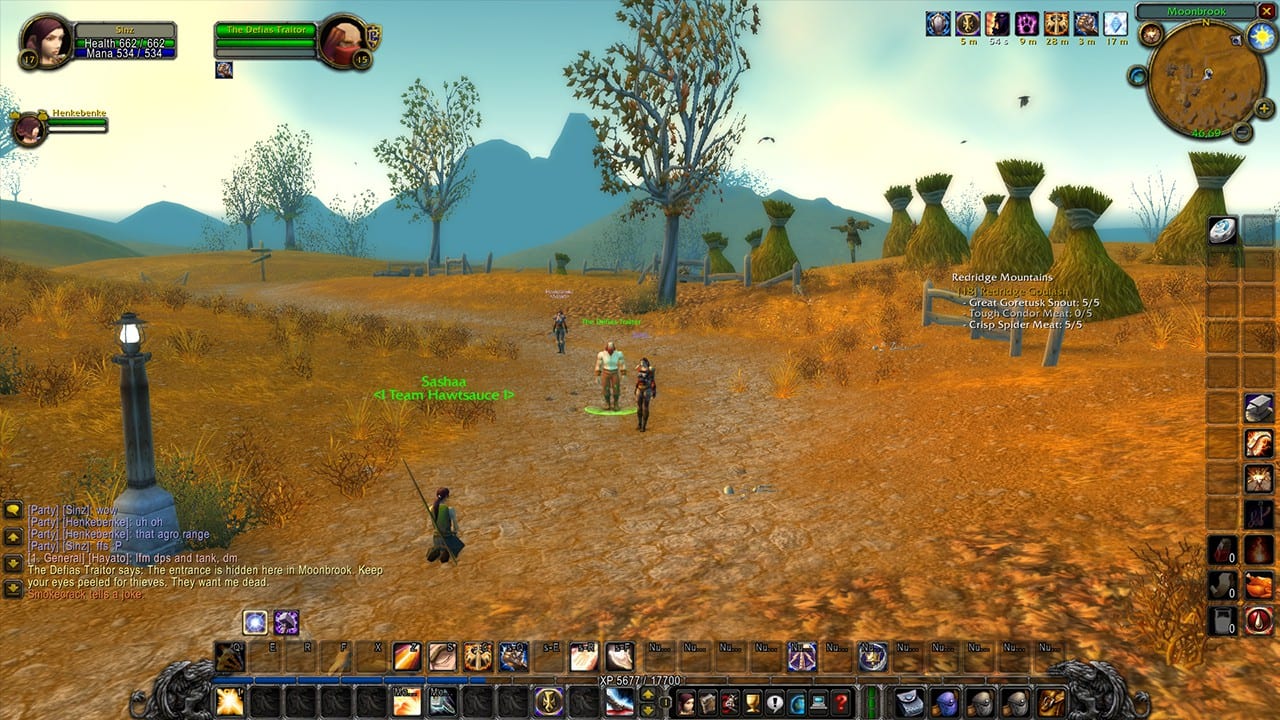The height and width of the screenshot is (720, 1280).
Task: Click The Defias Traitor target portrait
Action: pyautogui.click(x=344, y=41)
